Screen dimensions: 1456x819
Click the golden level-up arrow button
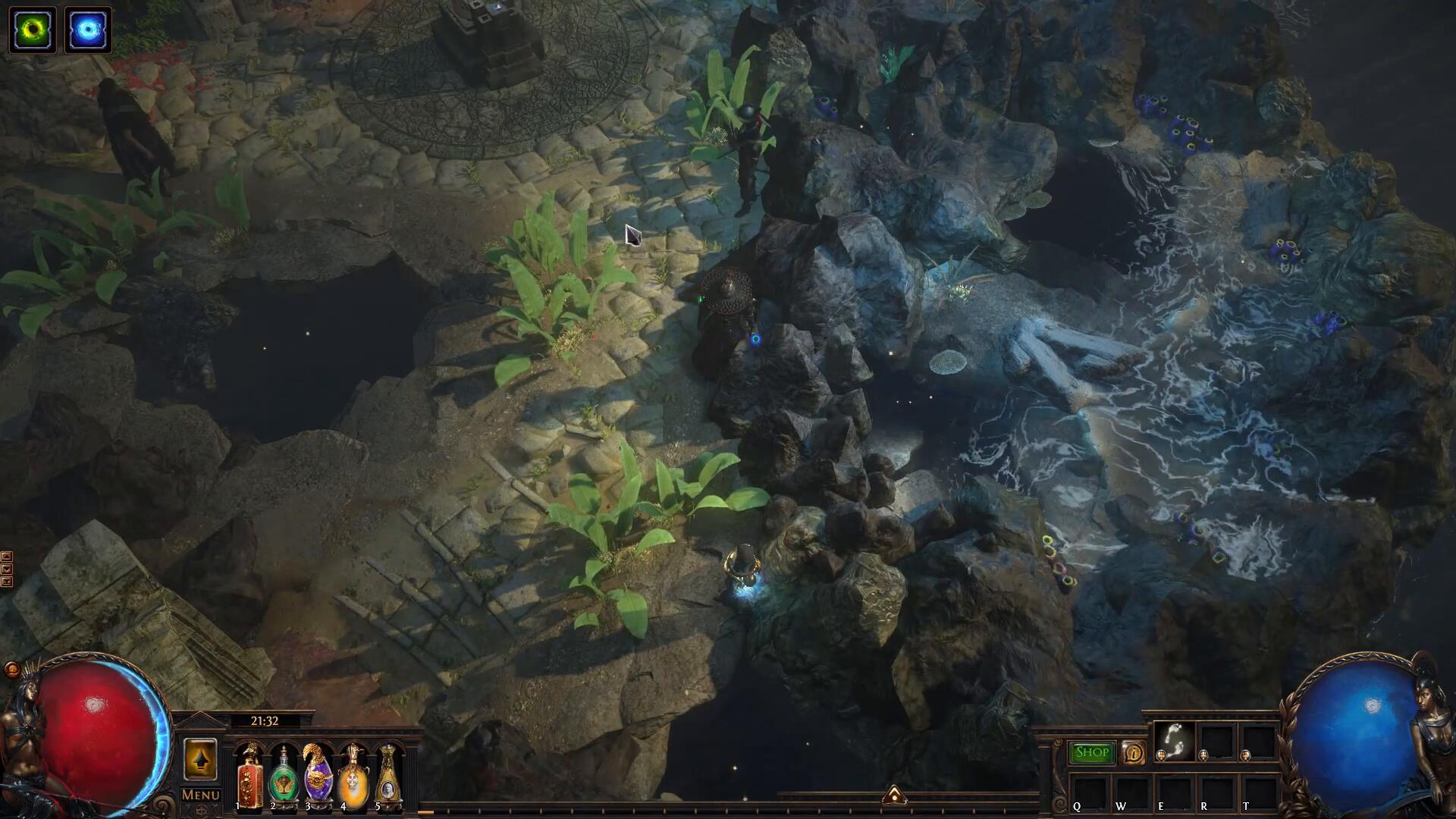(x=200, y=759)
